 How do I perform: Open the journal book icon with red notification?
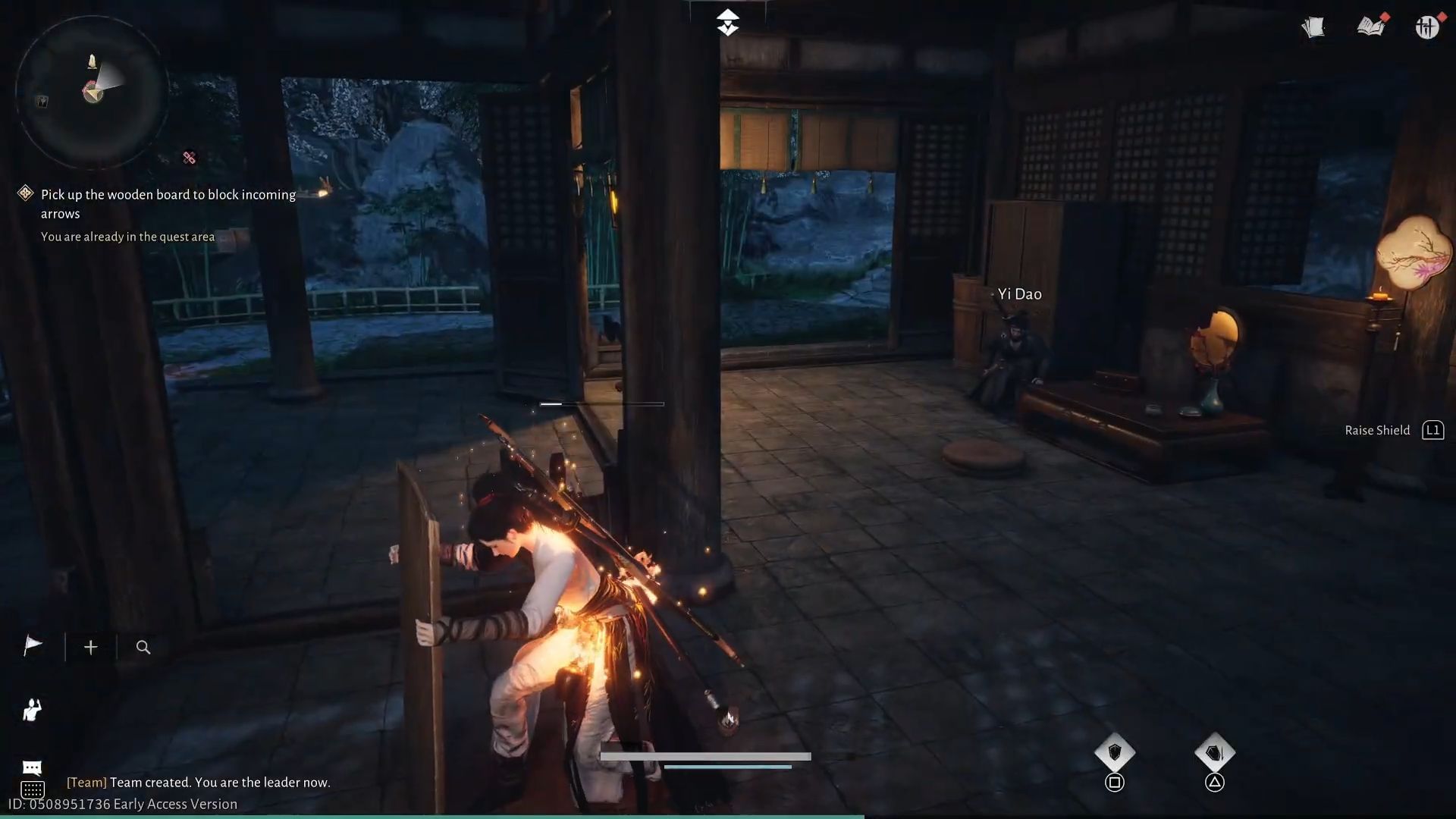click(x=1369, y=26)
